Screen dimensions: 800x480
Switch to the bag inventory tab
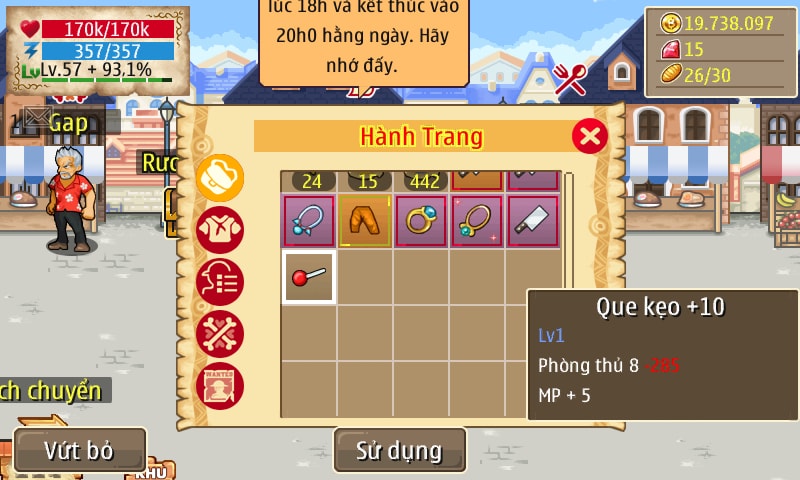[219, 179]
